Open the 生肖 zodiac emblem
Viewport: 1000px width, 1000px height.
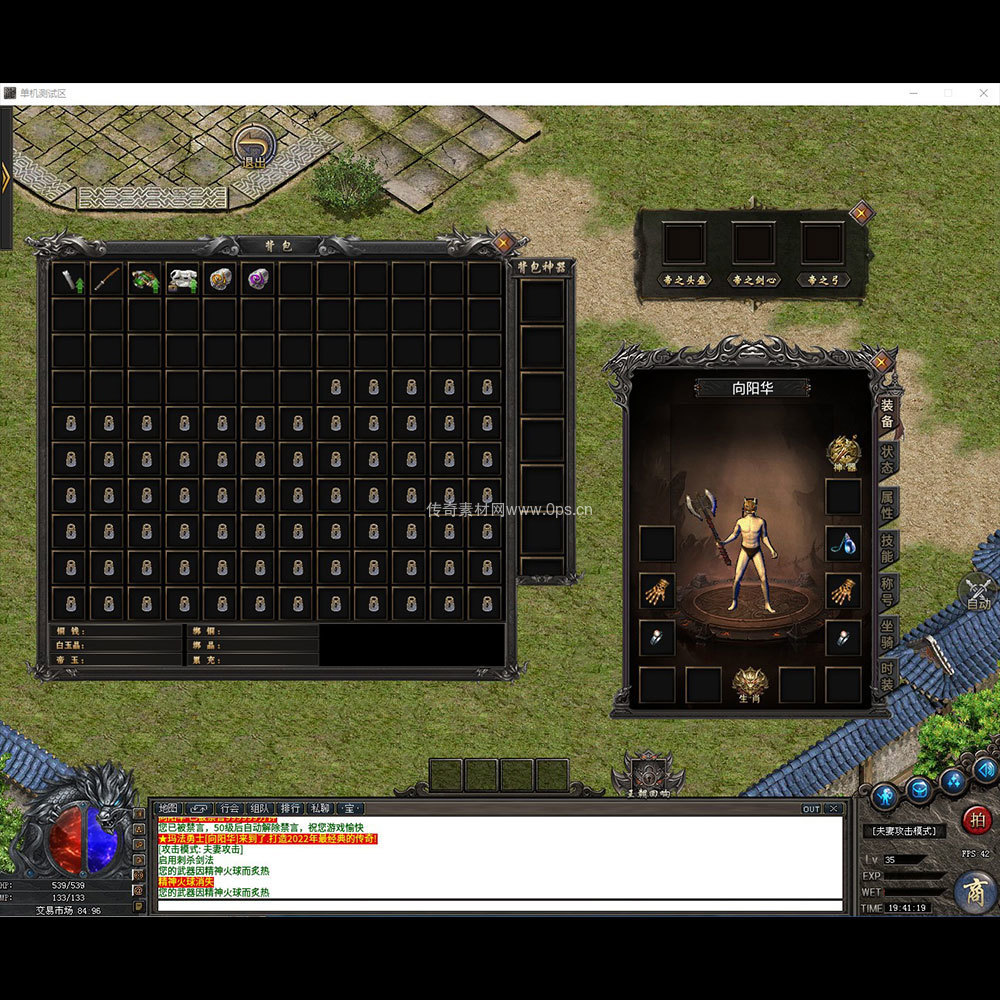[x=750, y=684]
